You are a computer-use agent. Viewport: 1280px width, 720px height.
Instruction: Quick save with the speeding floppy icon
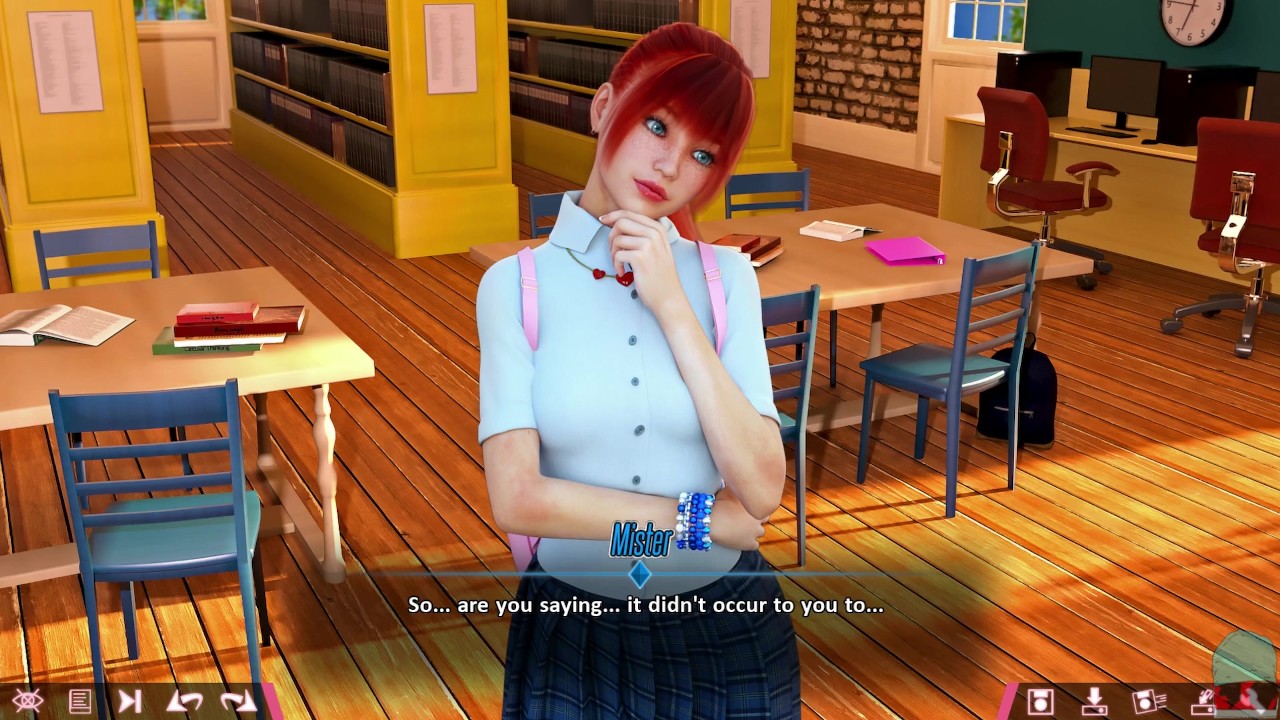(x=1148, y=701)
